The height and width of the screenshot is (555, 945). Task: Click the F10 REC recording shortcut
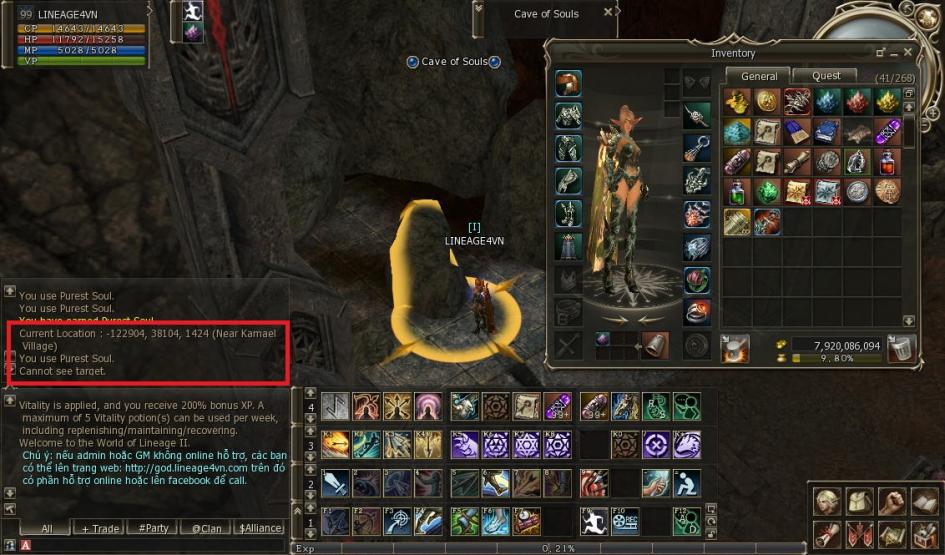[625, 521]
